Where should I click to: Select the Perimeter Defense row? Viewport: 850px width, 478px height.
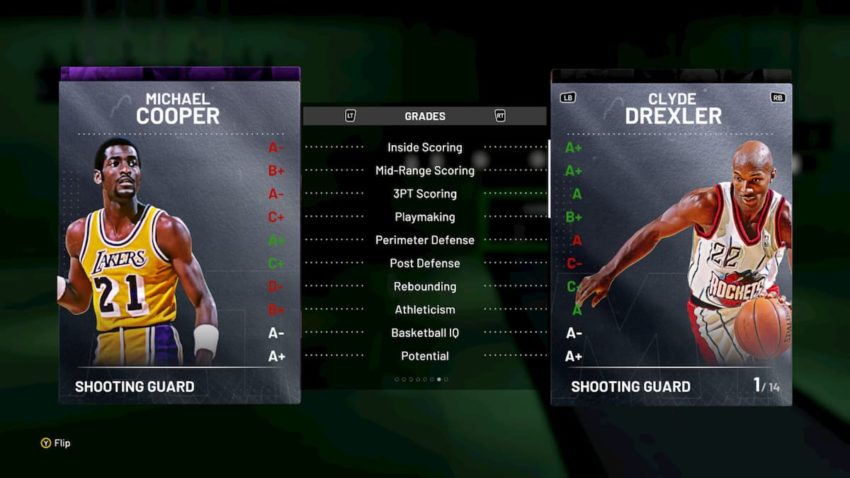pos(425,240)
